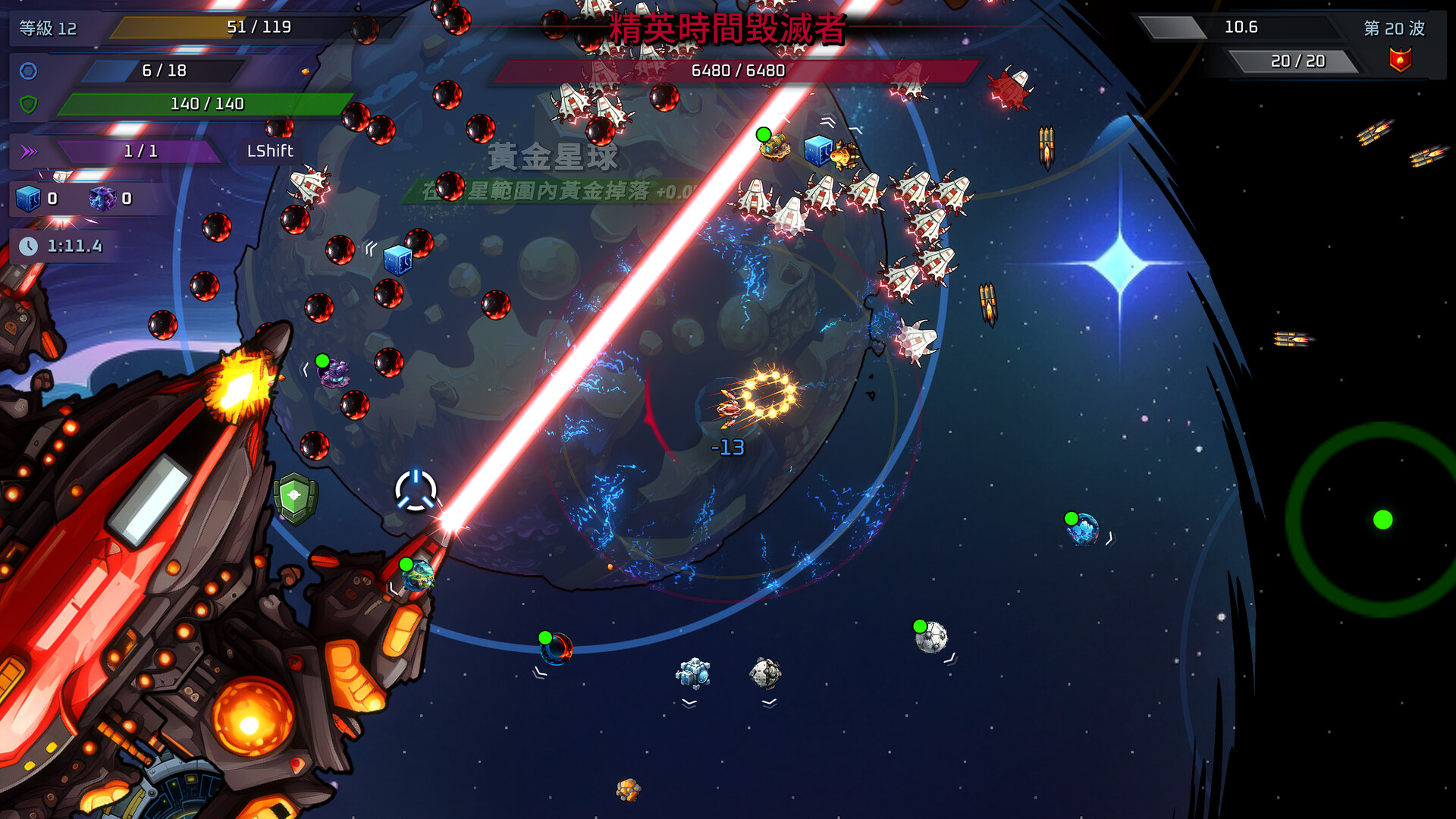The width and height of the screenshot is (1456, 819).
Task: Activate the purple dash arrows ability icon
Action: coord(29,152)
